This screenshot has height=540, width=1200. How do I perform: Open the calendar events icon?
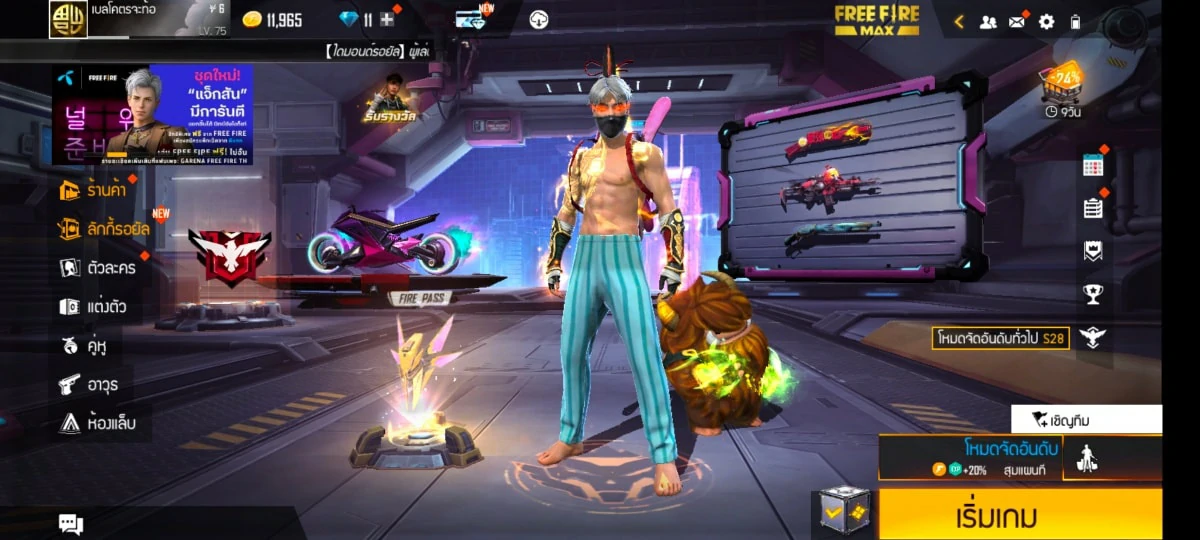coord(1092,166)
